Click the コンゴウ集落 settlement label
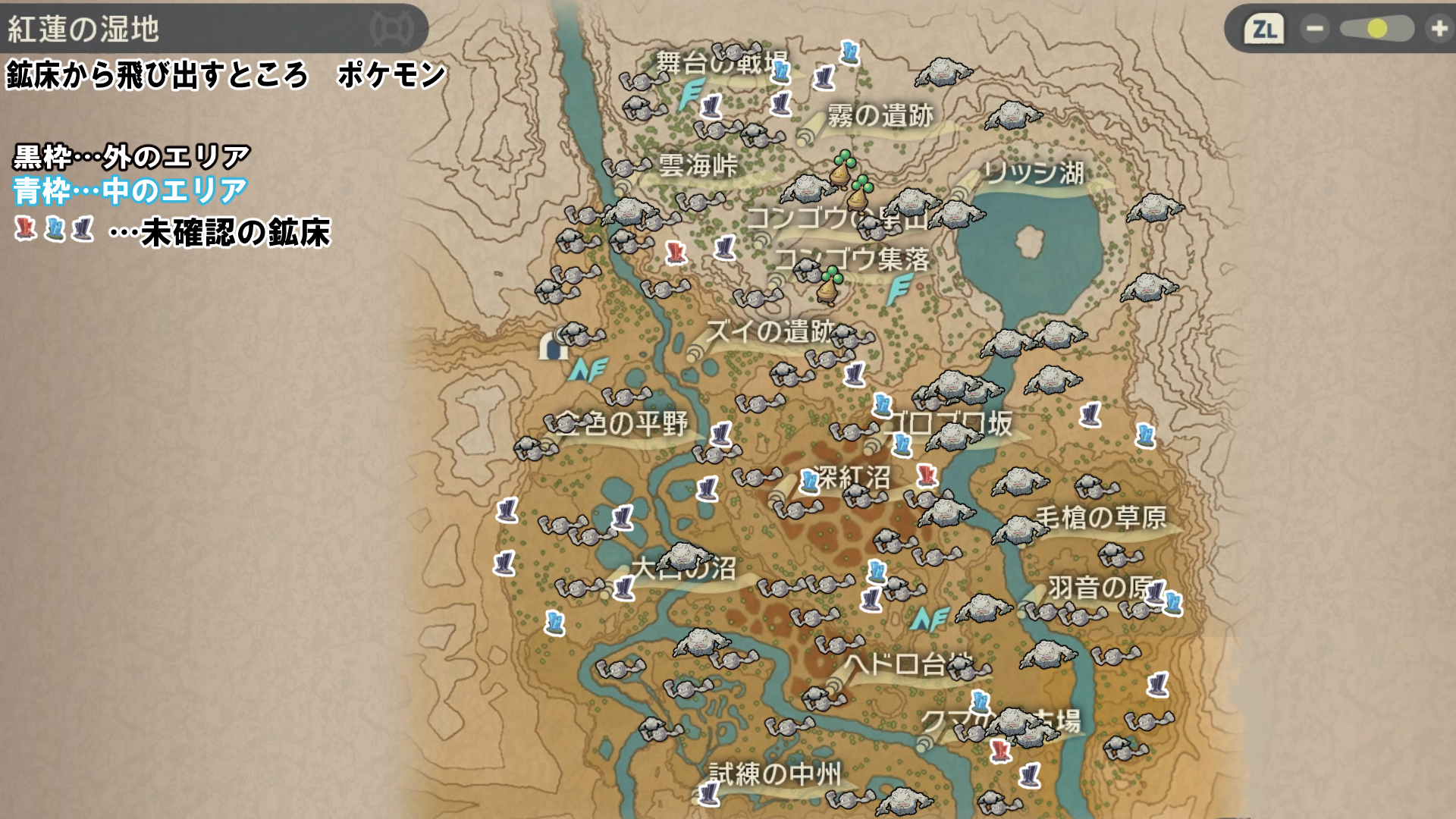Image resolution: width=1456 pixels, height=819 pixels. (852, 260)
